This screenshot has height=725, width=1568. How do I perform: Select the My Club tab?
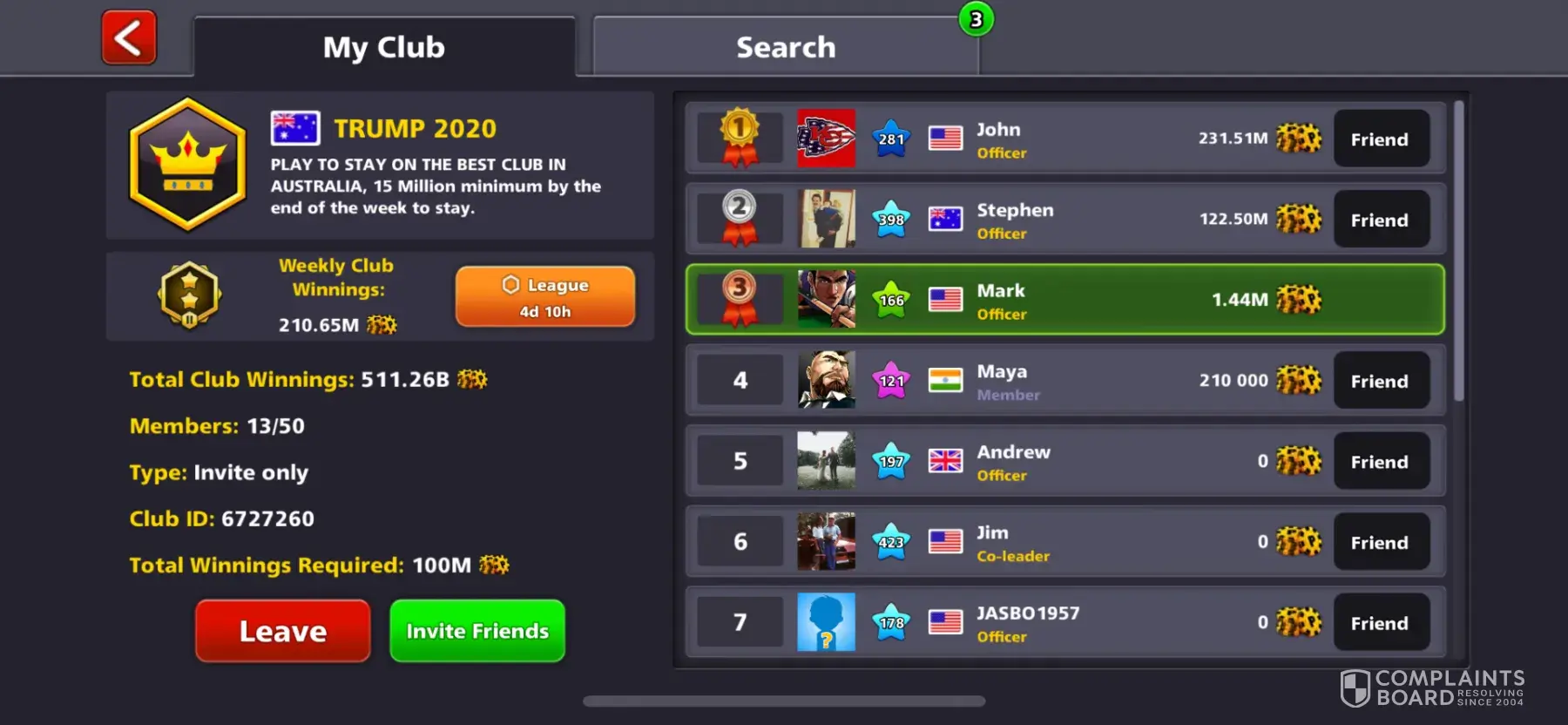pyautogui.click(x=383, y=47)
